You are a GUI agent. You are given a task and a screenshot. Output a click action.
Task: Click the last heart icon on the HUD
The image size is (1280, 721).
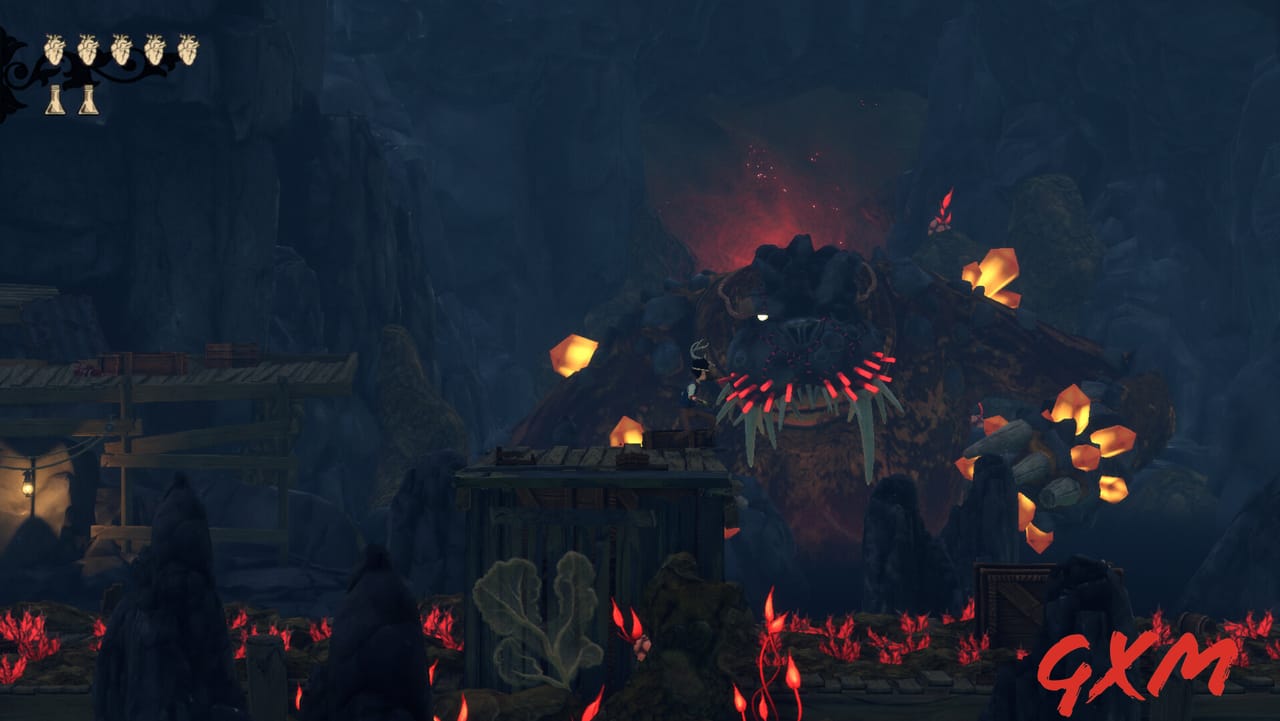click(190, 48)
